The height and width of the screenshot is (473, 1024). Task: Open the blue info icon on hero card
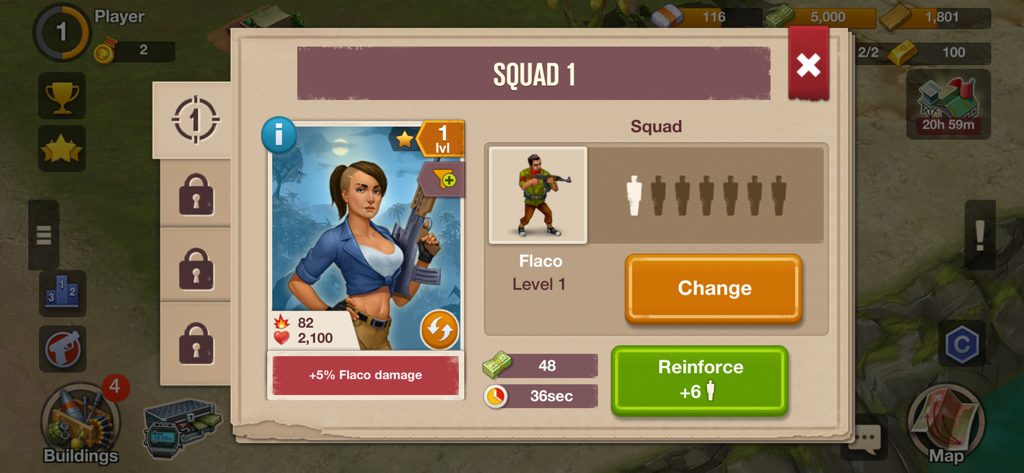tap(279, 135)
